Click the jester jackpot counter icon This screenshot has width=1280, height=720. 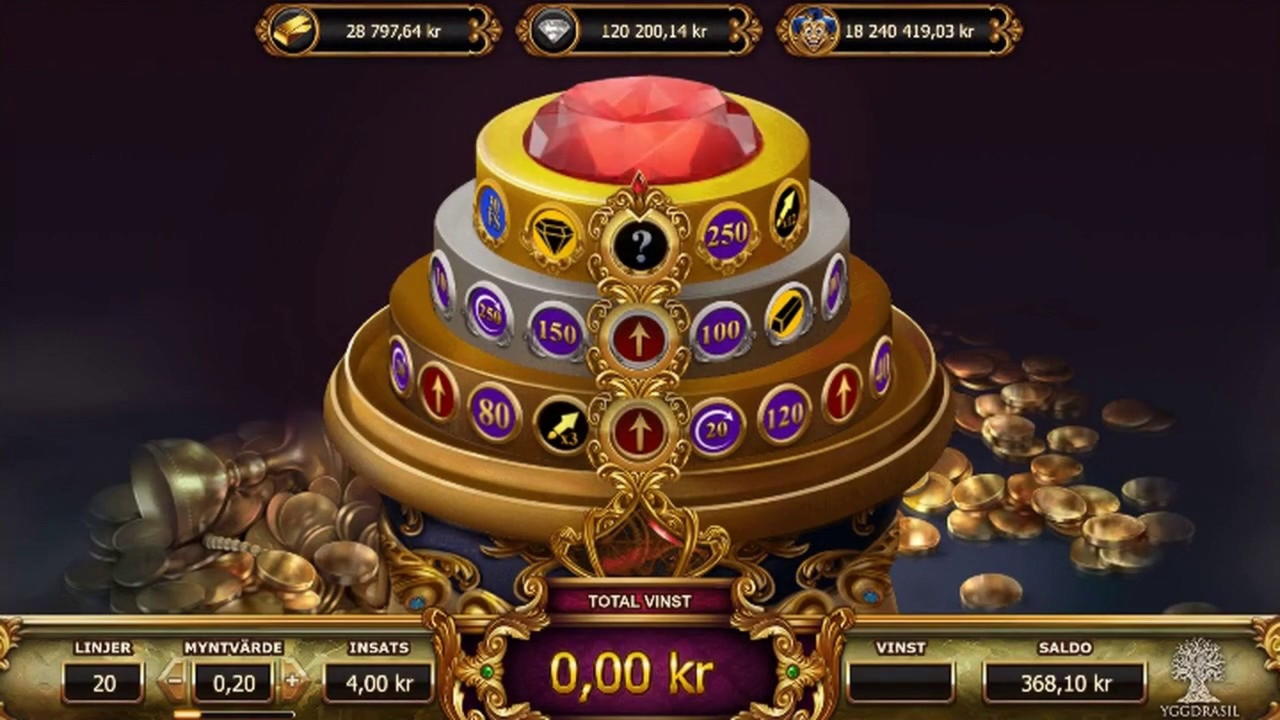(x=815, y=30)
